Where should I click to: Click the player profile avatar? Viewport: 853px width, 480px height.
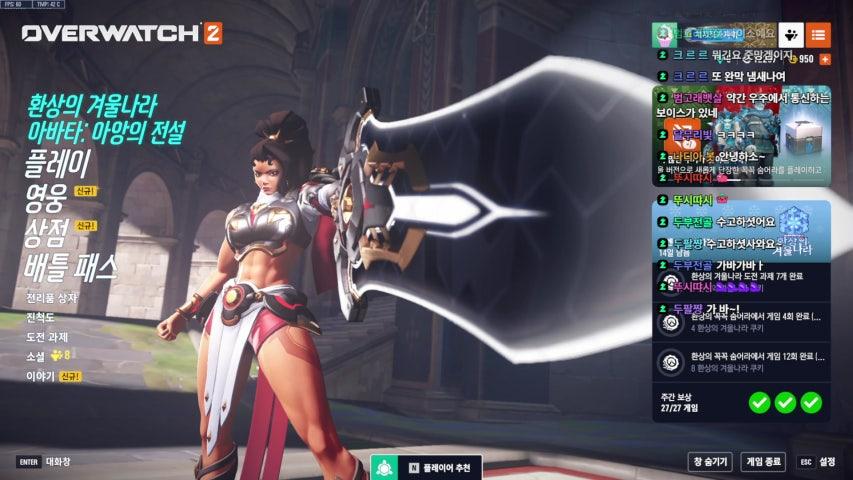click(x=664, y=34)
